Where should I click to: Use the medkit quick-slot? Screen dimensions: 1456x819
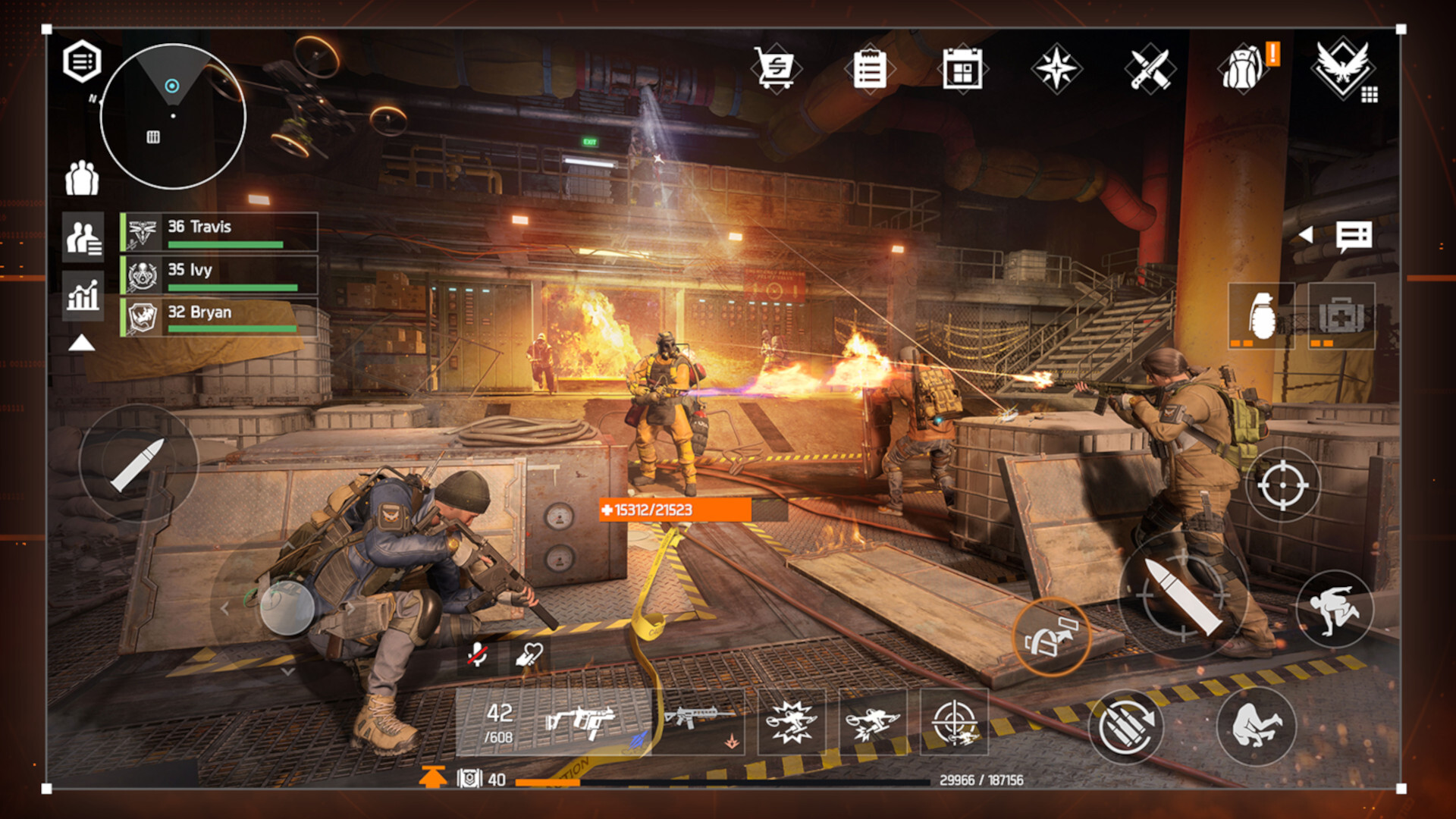[x=1336, y=317]
